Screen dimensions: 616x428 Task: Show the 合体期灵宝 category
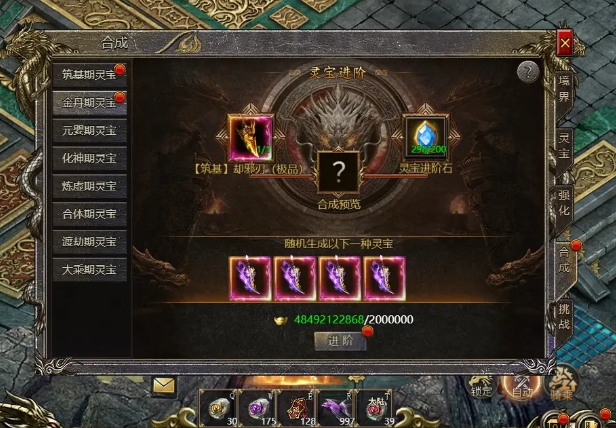click(89, 214)
